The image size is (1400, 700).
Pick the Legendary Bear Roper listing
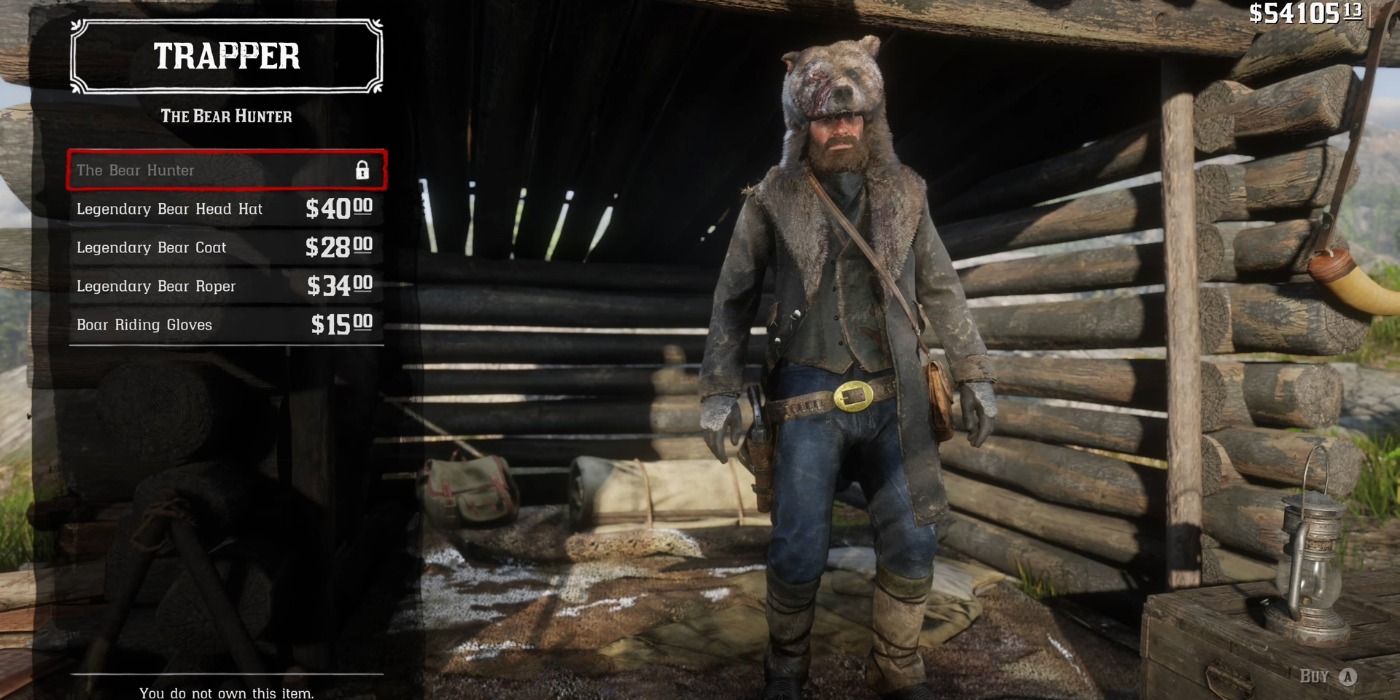pos(226,286)
